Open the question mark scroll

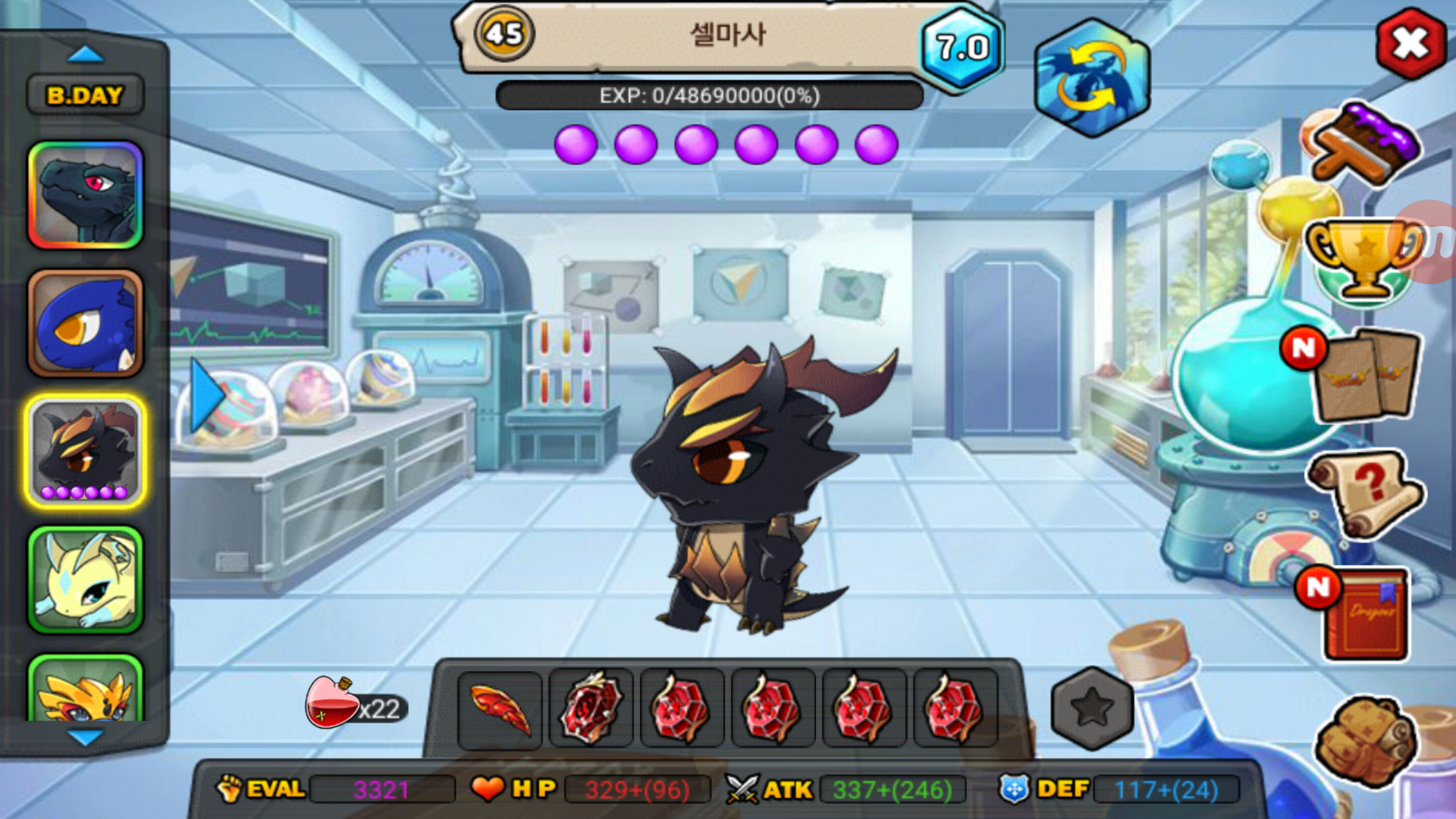1365,493
